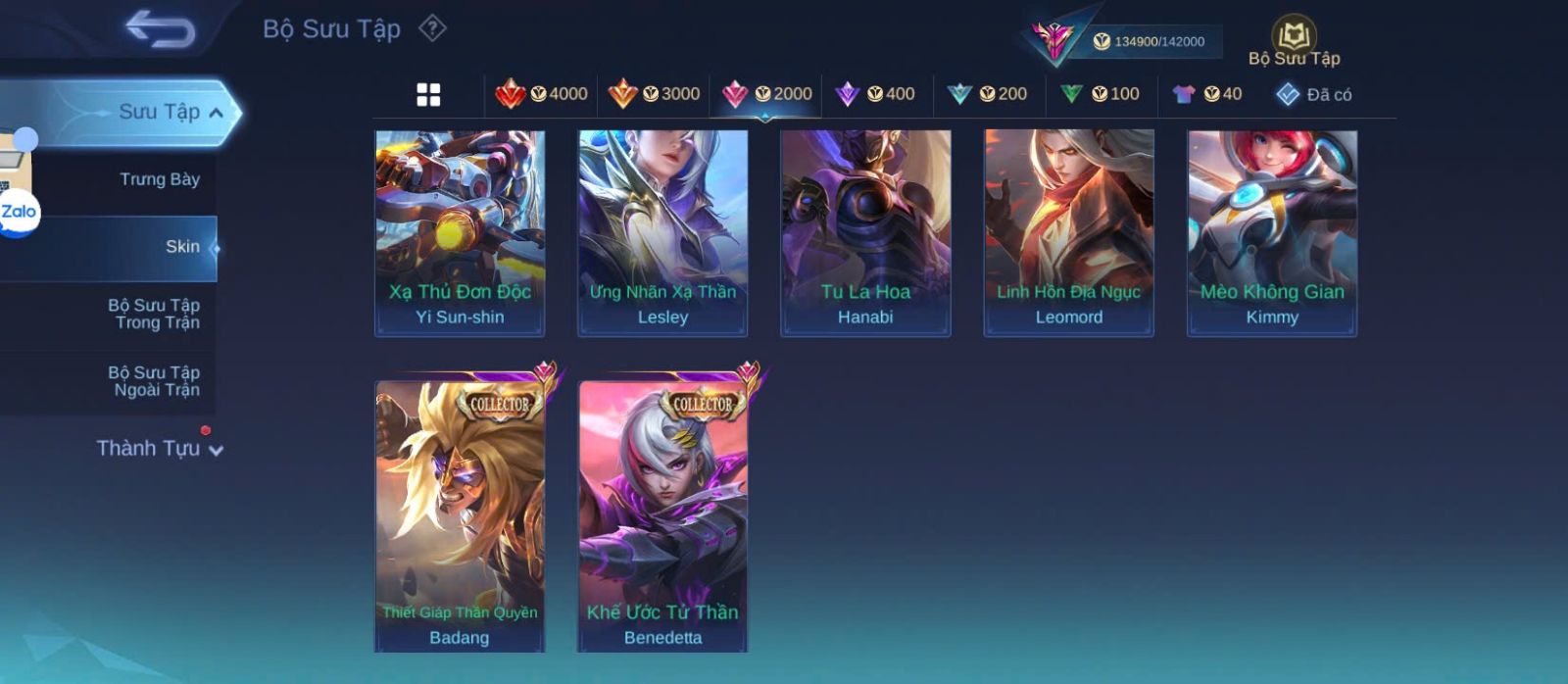The height and width of the screenshot is (684, 1568).
Task: View the 100 points tier skins
Action: pos(1100,94)
